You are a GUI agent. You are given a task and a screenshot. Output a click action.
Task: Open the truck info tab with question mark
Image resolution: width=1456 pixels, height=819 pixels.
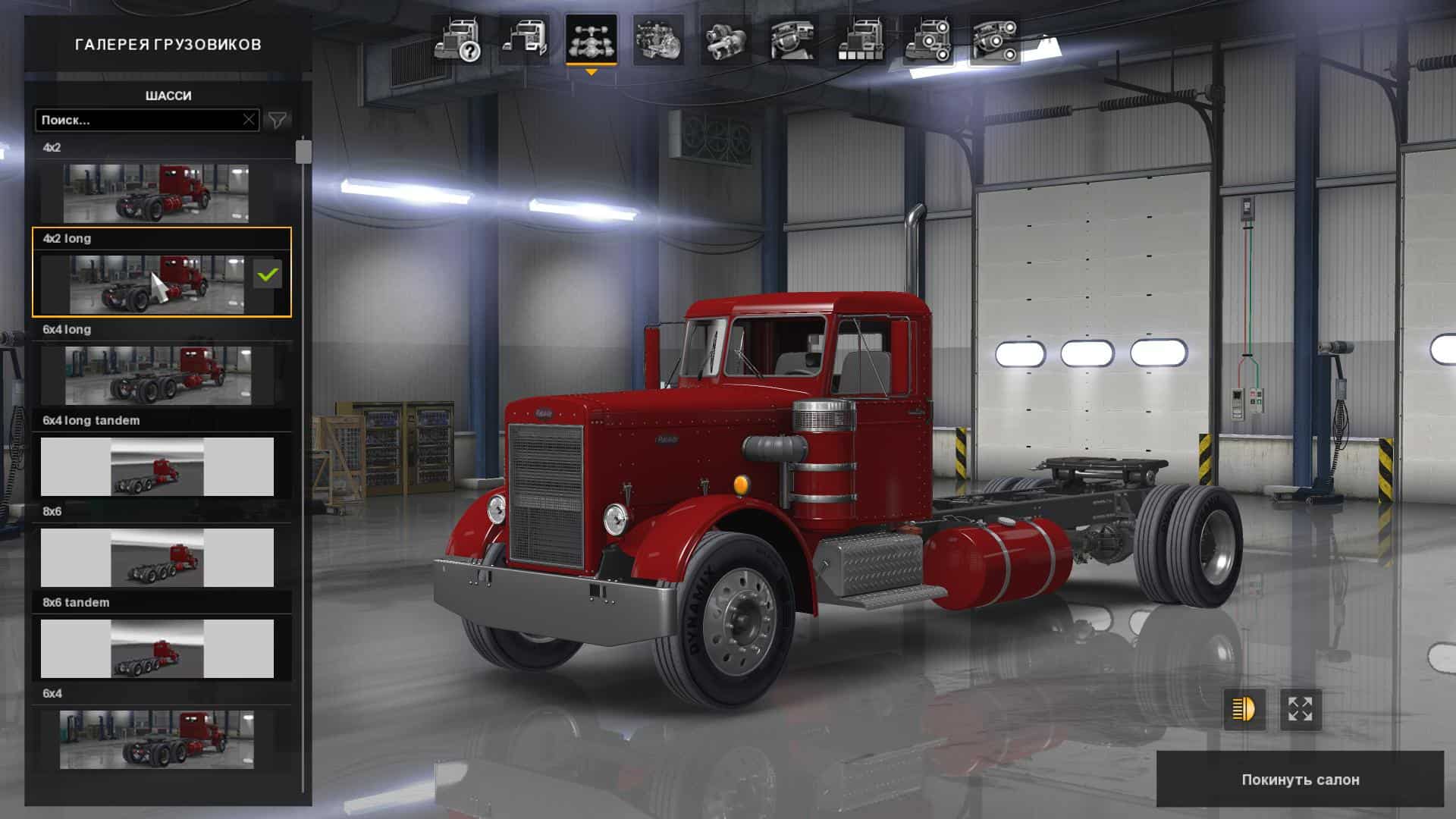pyautogui.click(x=458, y=40)
